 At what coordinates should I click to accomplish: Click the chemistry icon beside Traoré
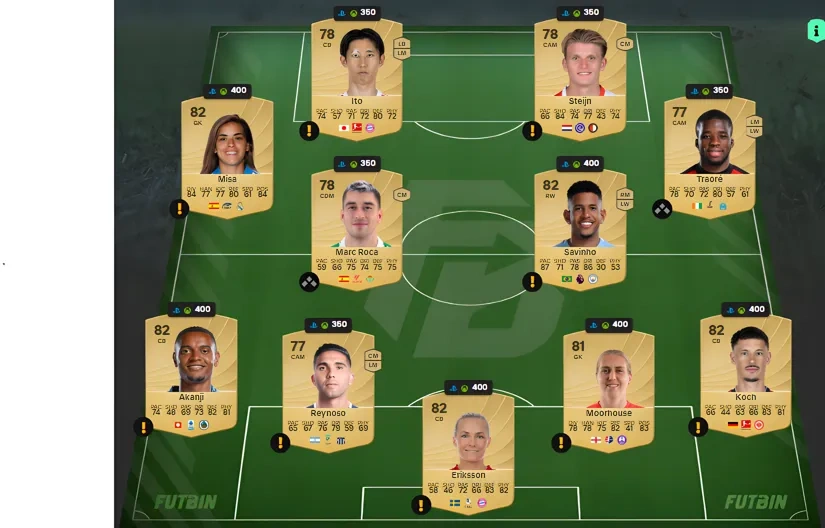662,208
